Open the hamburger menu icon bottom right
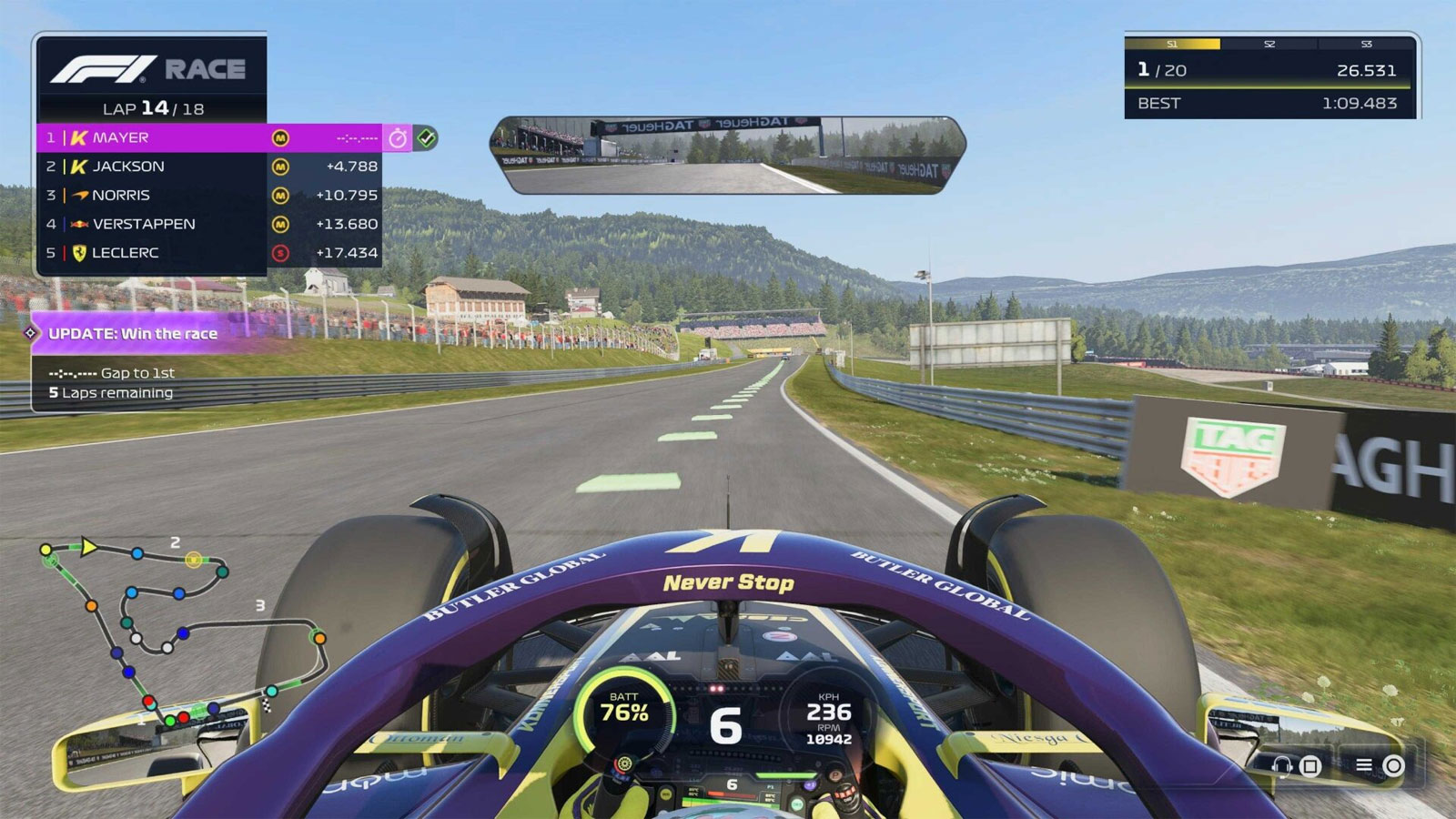Screen dimensions: 1456x819 (x=1363, y=764)
